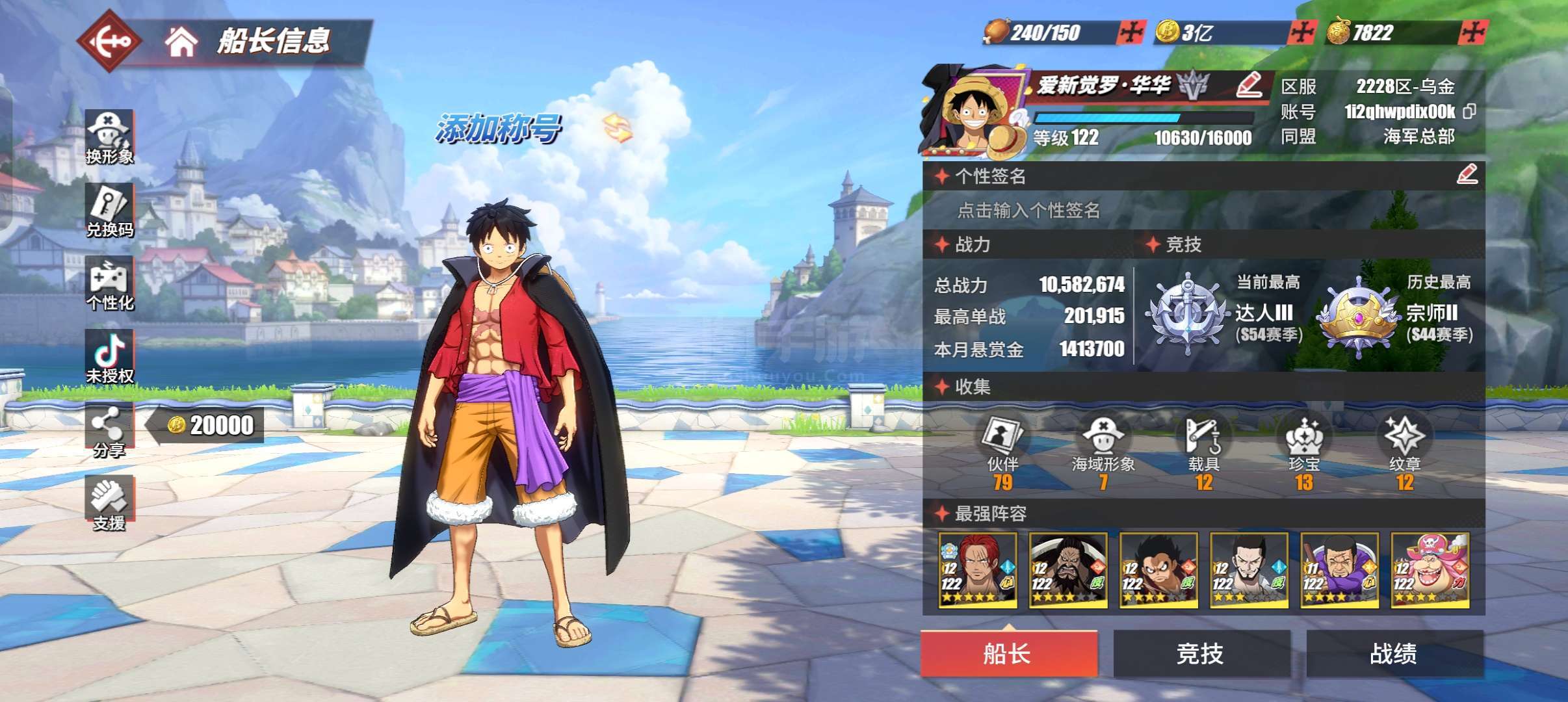Select the Big Mom lineup portrait
This screenshot has height=702, width=1568.
tap(1430, 571)
